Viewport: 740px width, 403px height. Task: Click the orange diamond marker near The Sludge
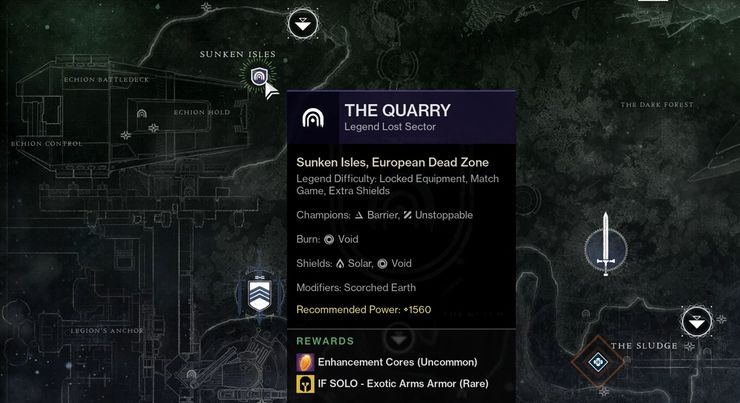click(x=597, y=362)
